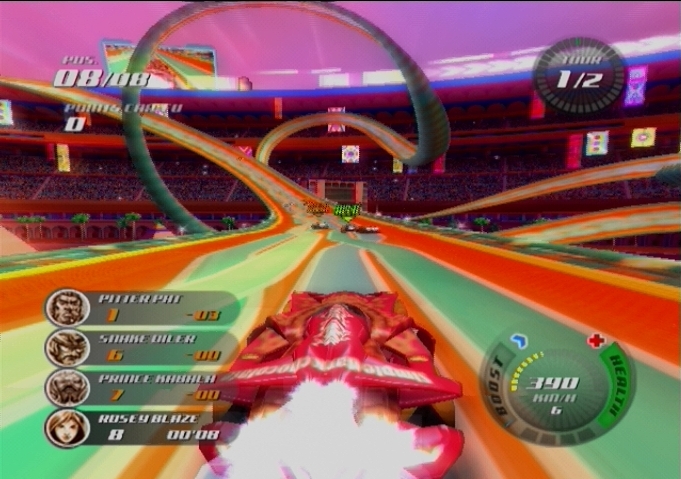The height and width of the screenshot is (479, 681).
Task: Select Rosey Blaze's racer portrait
Action: (66, 427)
